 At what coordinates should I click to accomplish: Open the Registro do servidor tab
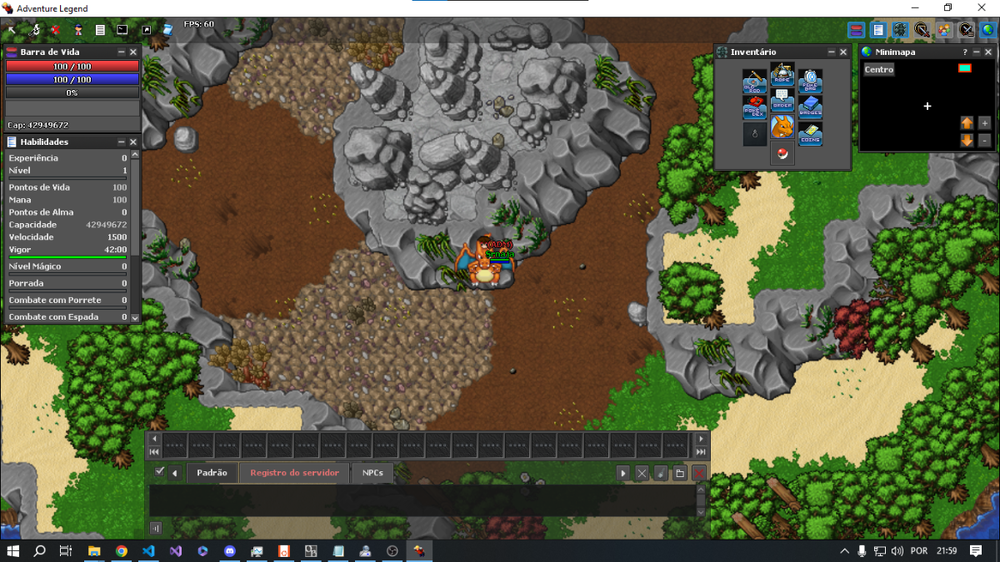pos(294,473)
